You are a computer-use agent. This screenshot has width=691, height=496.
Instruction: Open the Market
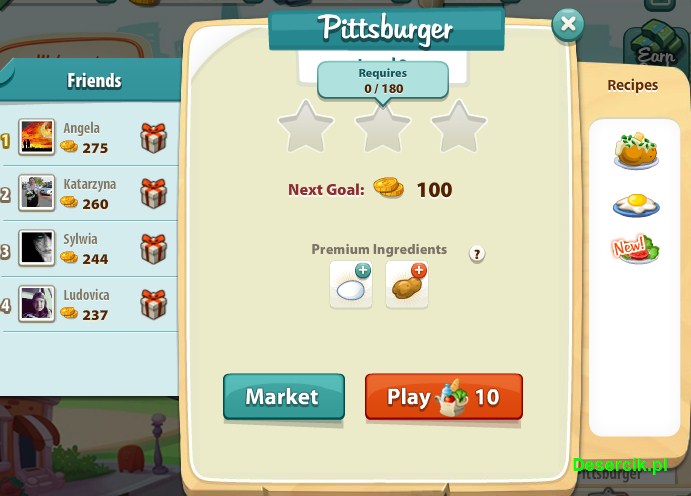click(283, 397)
